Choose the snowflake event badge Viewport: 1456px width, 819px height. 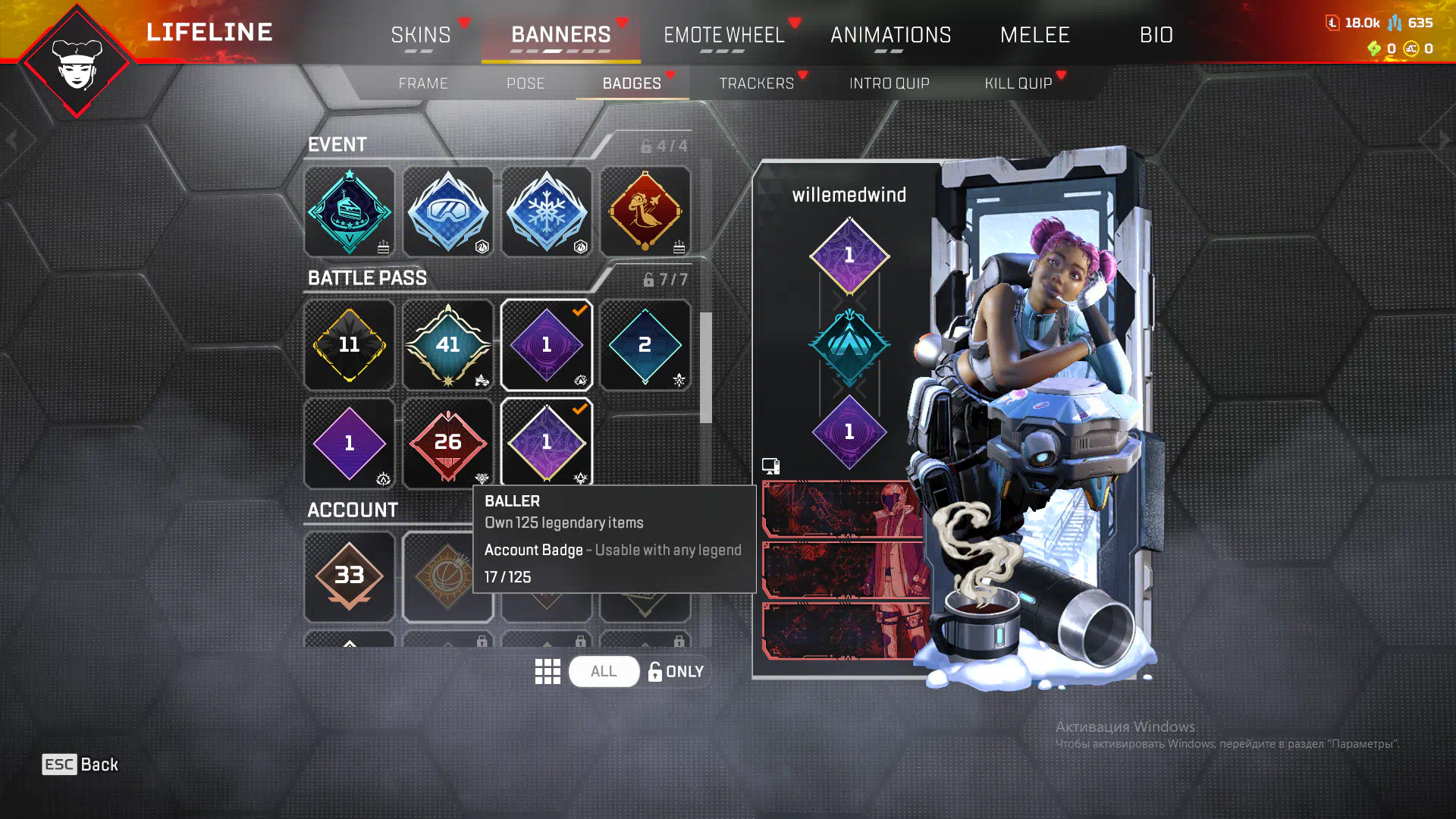[547, 212]
